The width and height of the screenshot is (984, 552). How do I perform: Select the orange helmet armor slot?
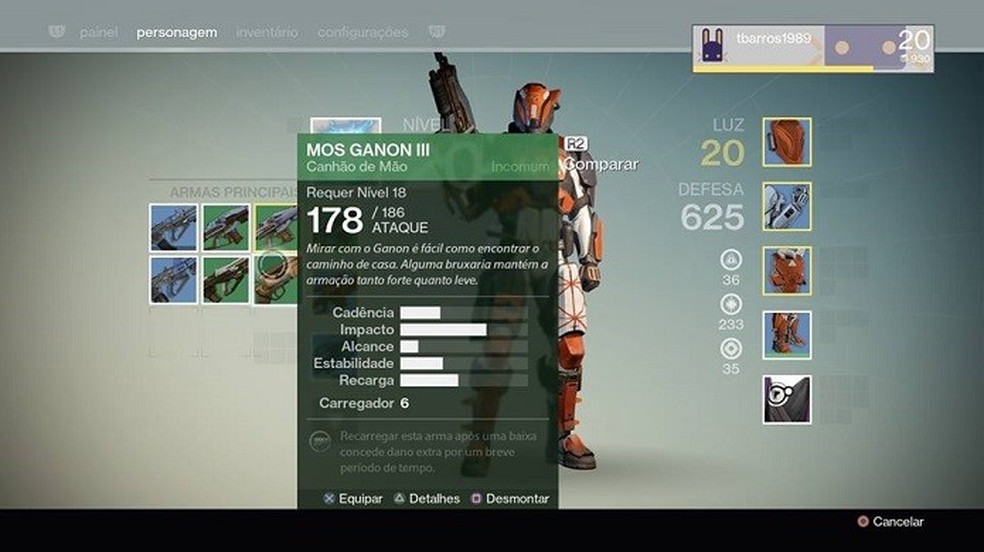pyautogui.click(x=787, y=142)
